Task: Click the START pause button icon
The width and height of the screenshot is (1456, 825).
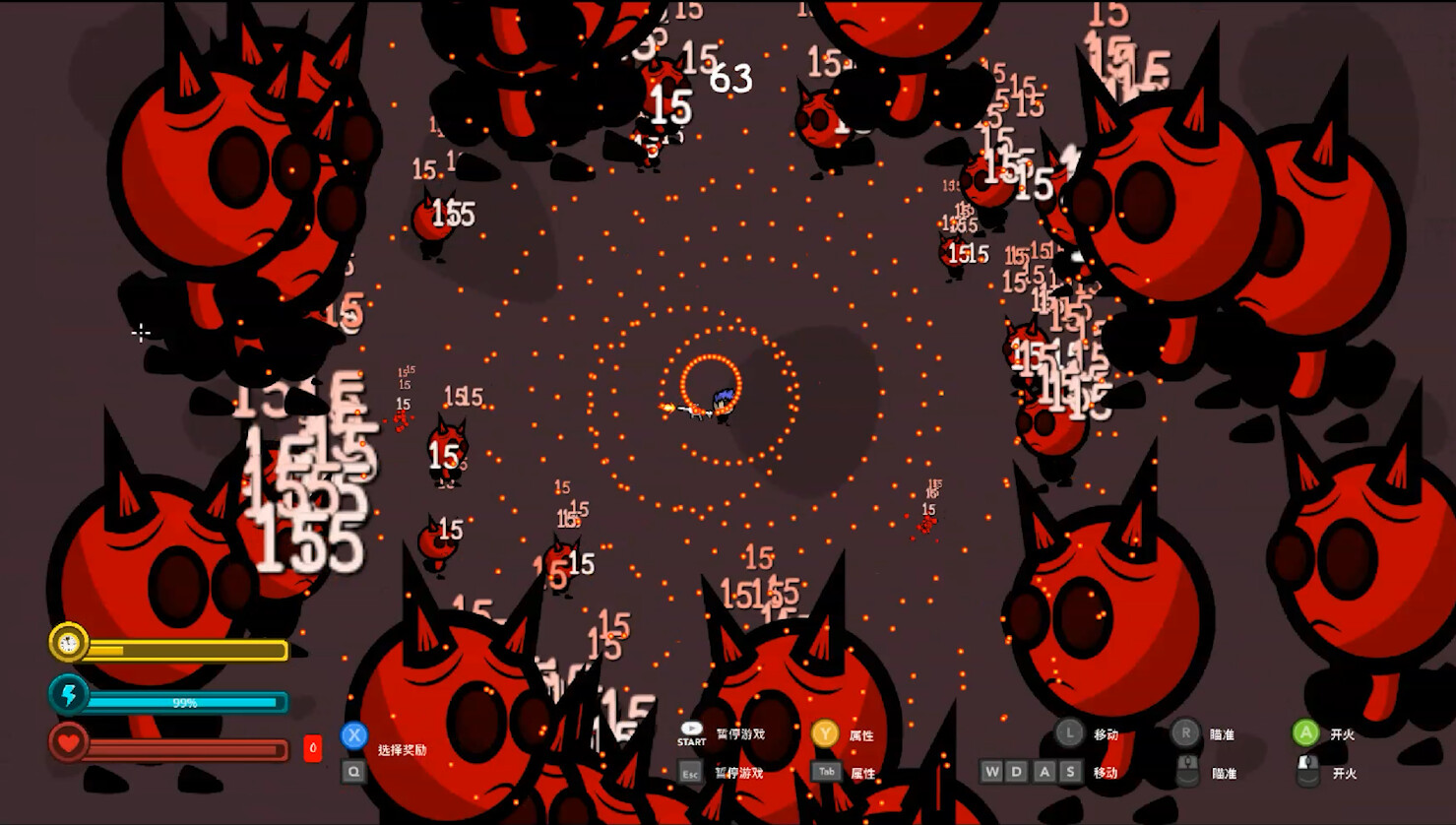Action: point(692,731)
